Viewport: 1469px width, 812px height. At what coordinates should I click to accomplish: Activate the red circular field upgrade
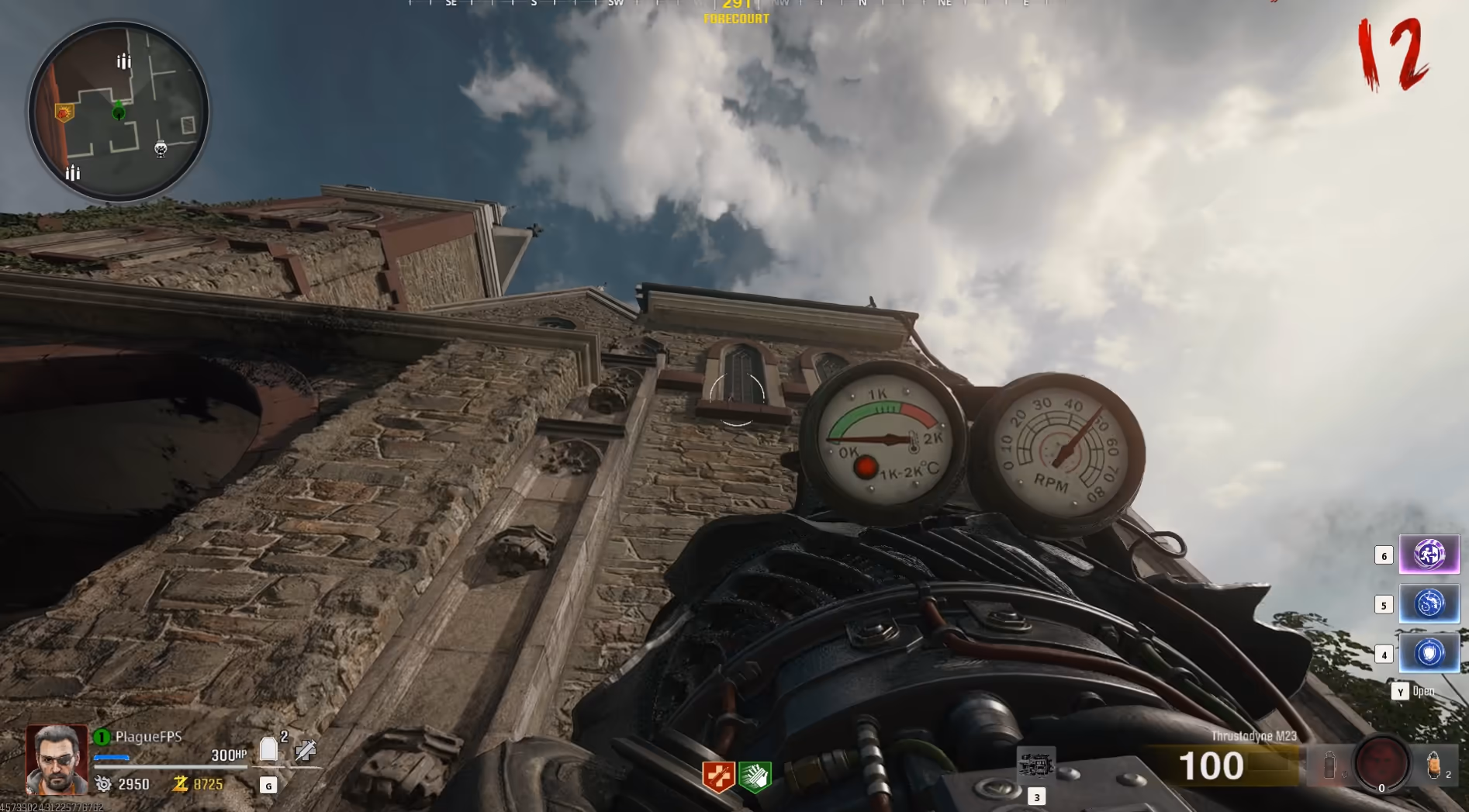point(1381,763)
